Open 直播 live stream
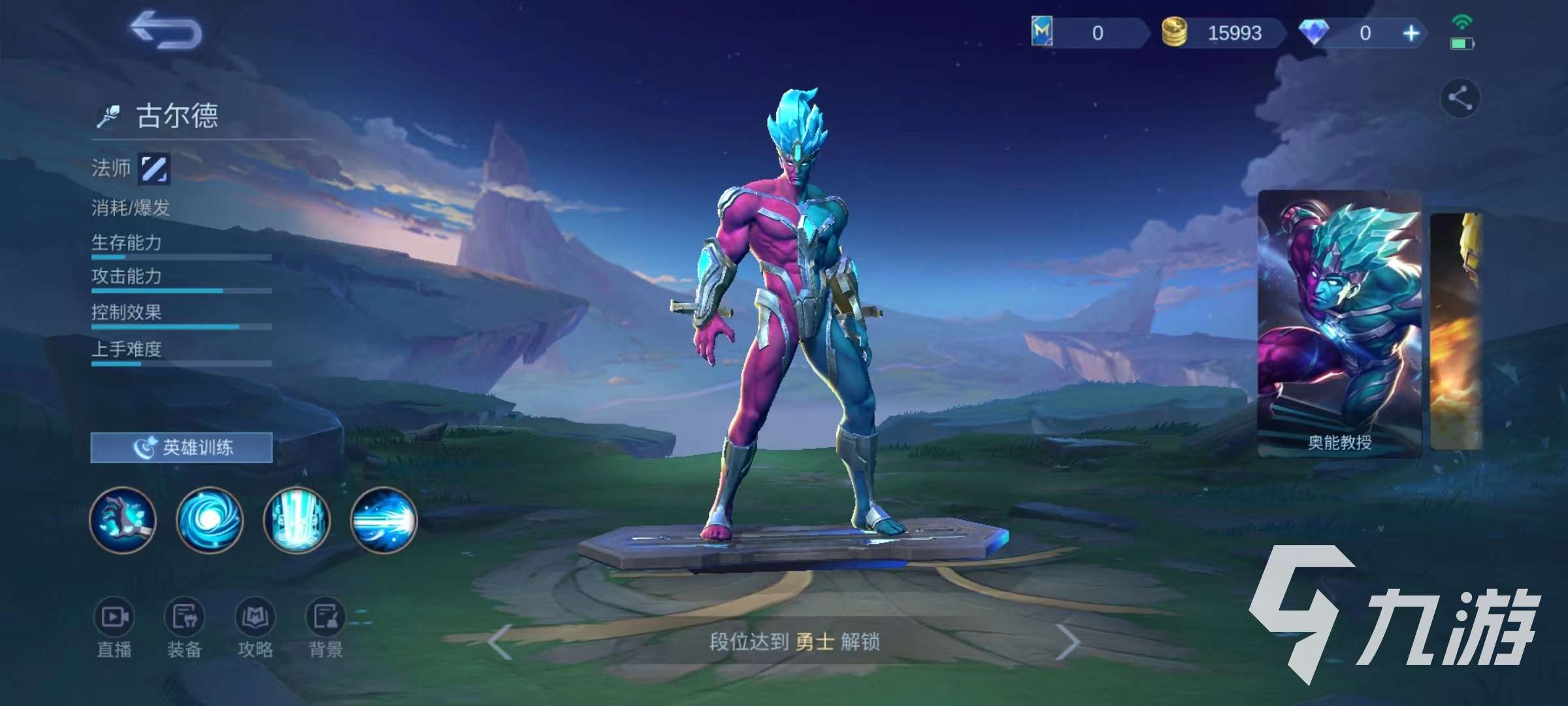1568x706 pixels. pyautogui.click(x=114, y=626)
